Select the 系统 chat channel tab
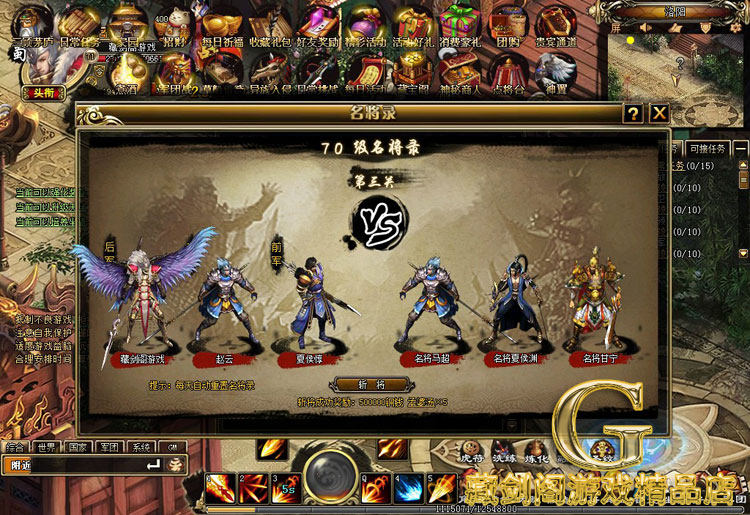This screenshot has width=750, height=515. [141, 447]
